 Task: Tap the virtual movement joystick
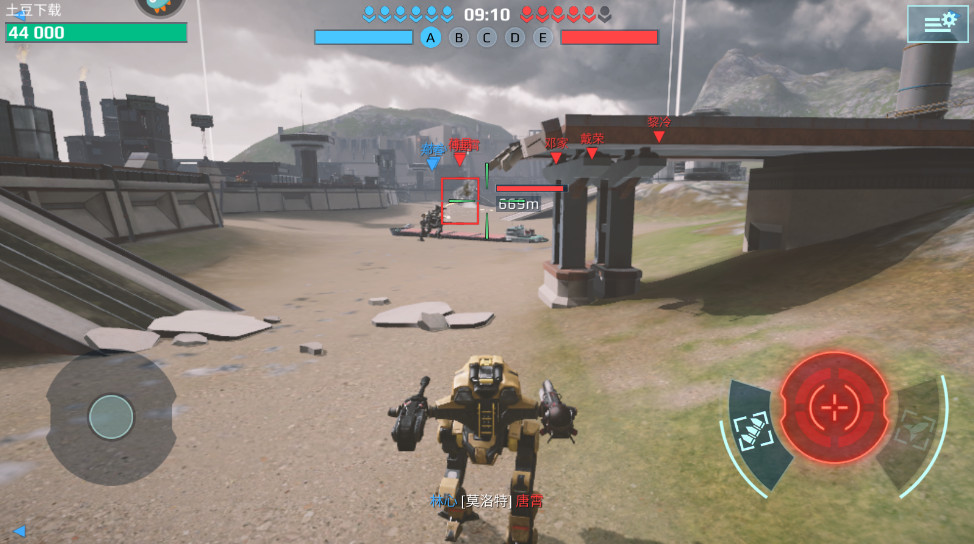(x=111, y=416)
